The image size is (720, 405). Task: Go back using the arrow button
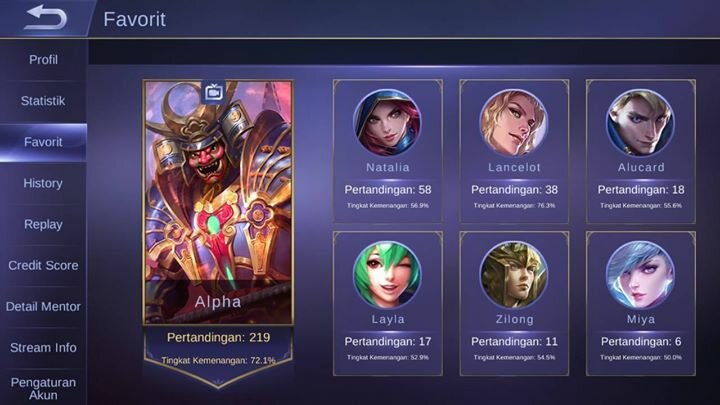(x=45, y=17)
